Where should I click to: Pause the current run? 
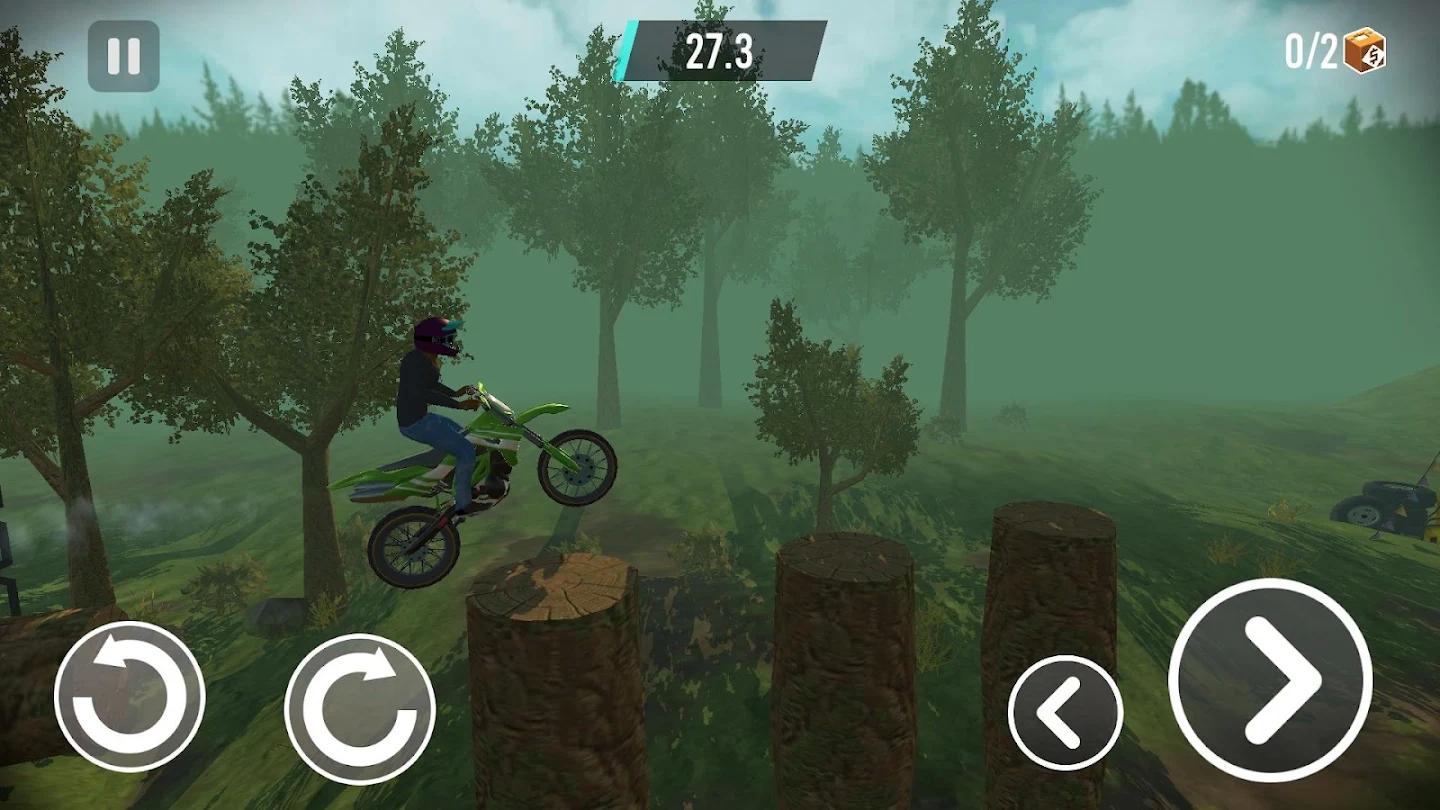[124, 55]
